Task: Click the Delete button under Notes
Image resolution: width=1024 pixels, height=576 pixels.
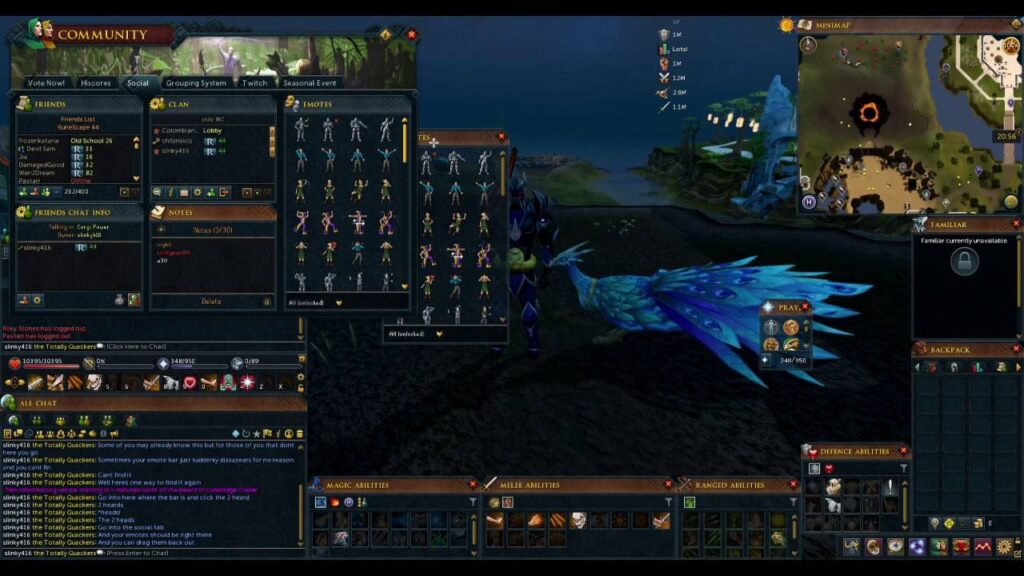Action: click(211, 301)
